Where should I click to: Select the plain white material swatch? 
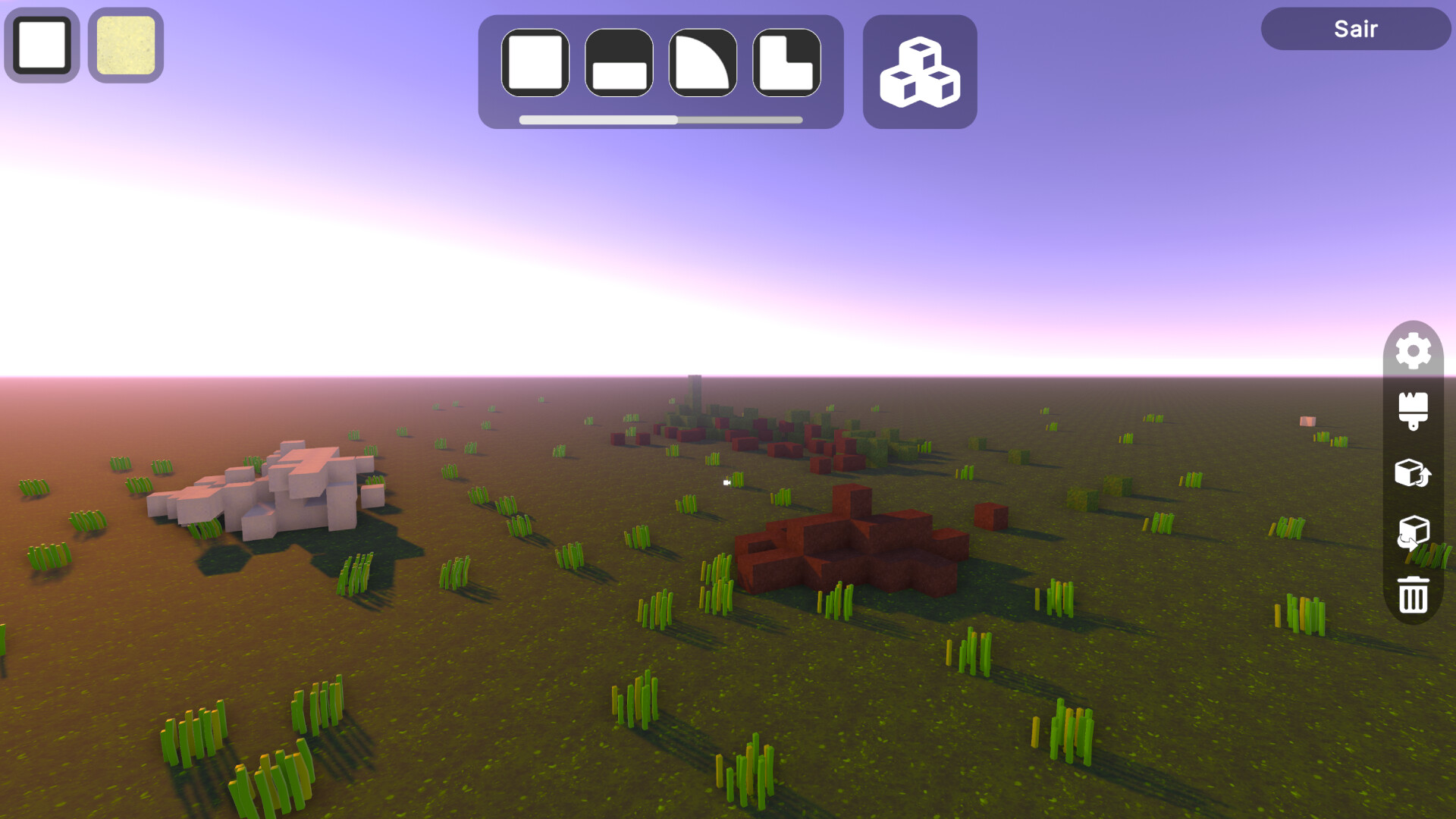(41, 45)
